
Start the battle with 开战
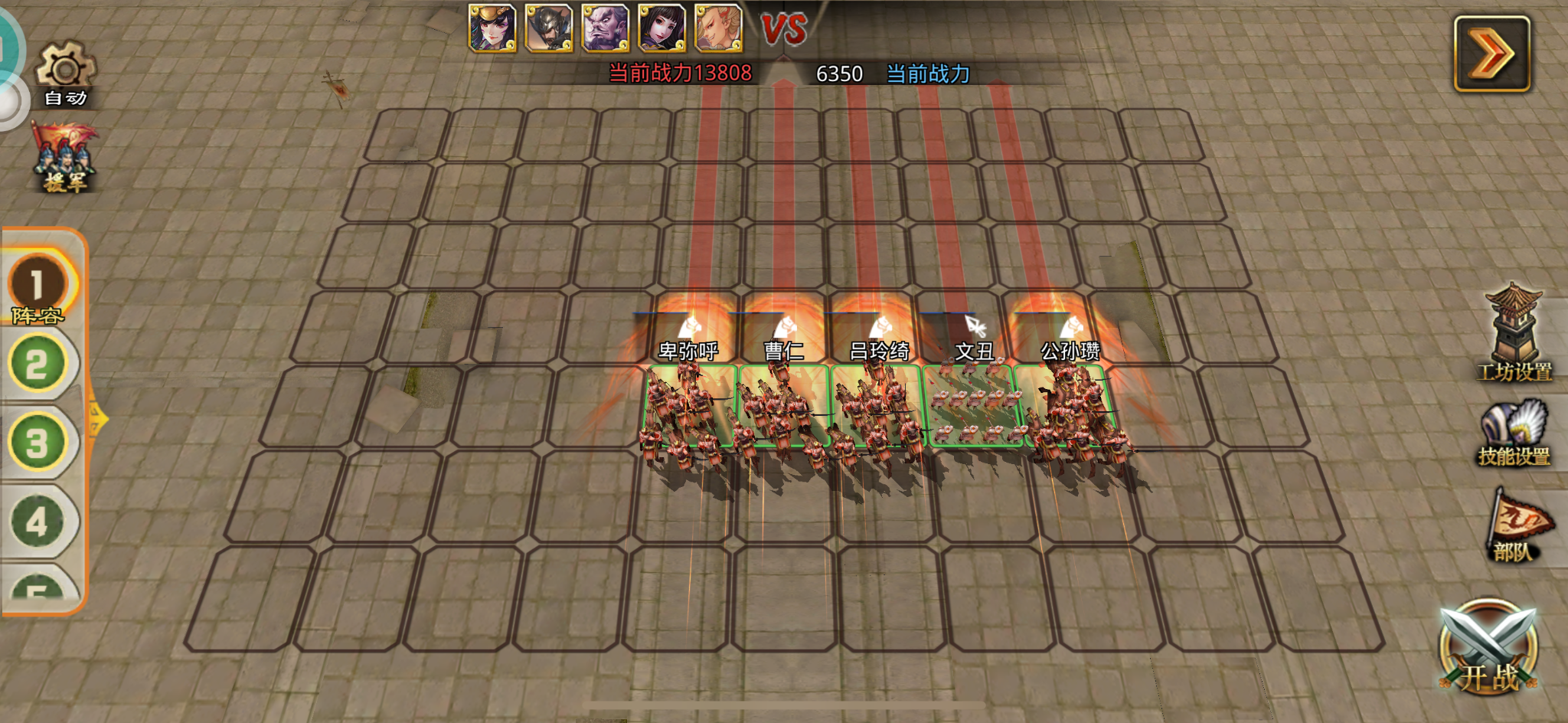point(1488,649)
